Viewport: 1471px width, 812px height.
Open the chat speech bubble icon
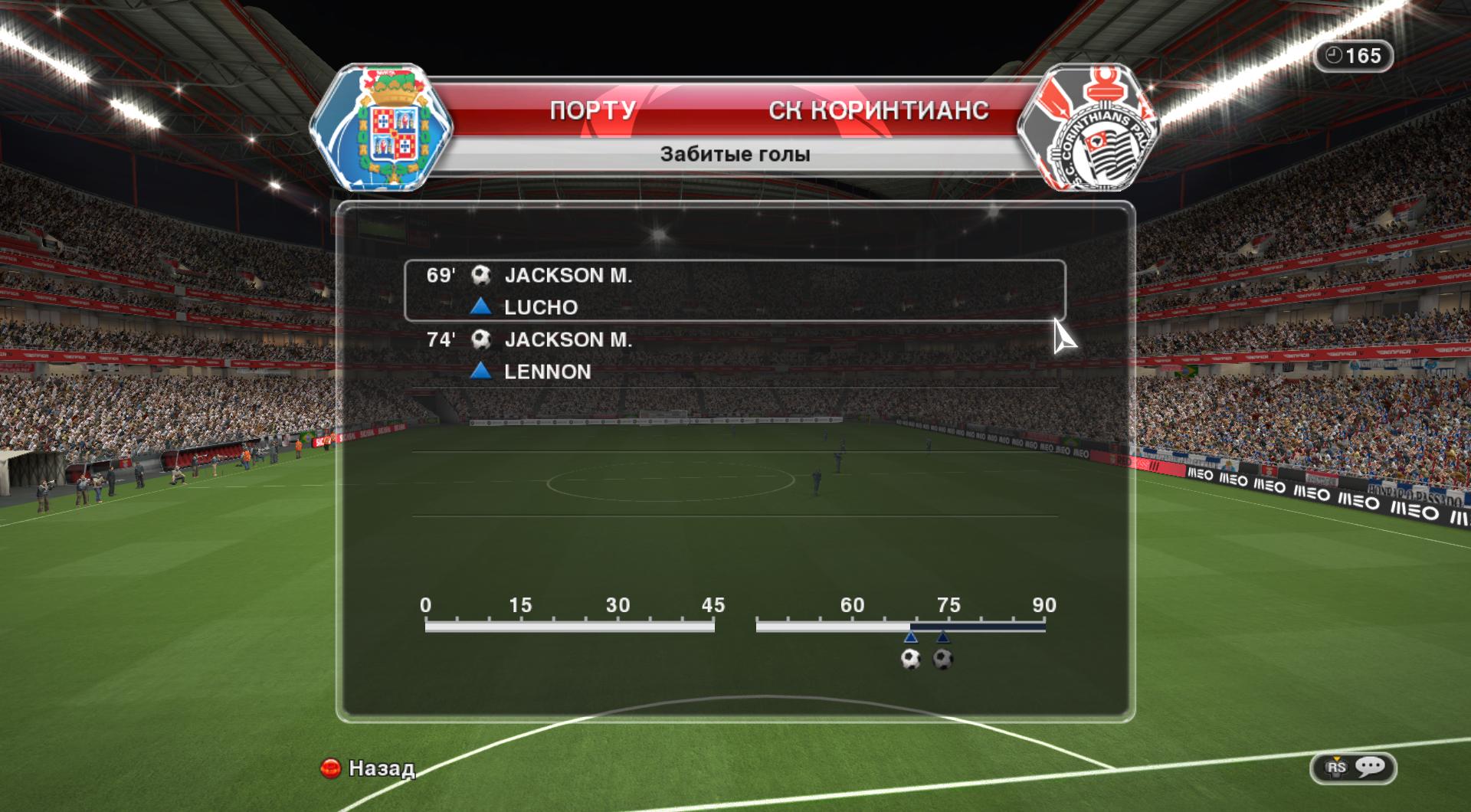[x=1370, y=767]
